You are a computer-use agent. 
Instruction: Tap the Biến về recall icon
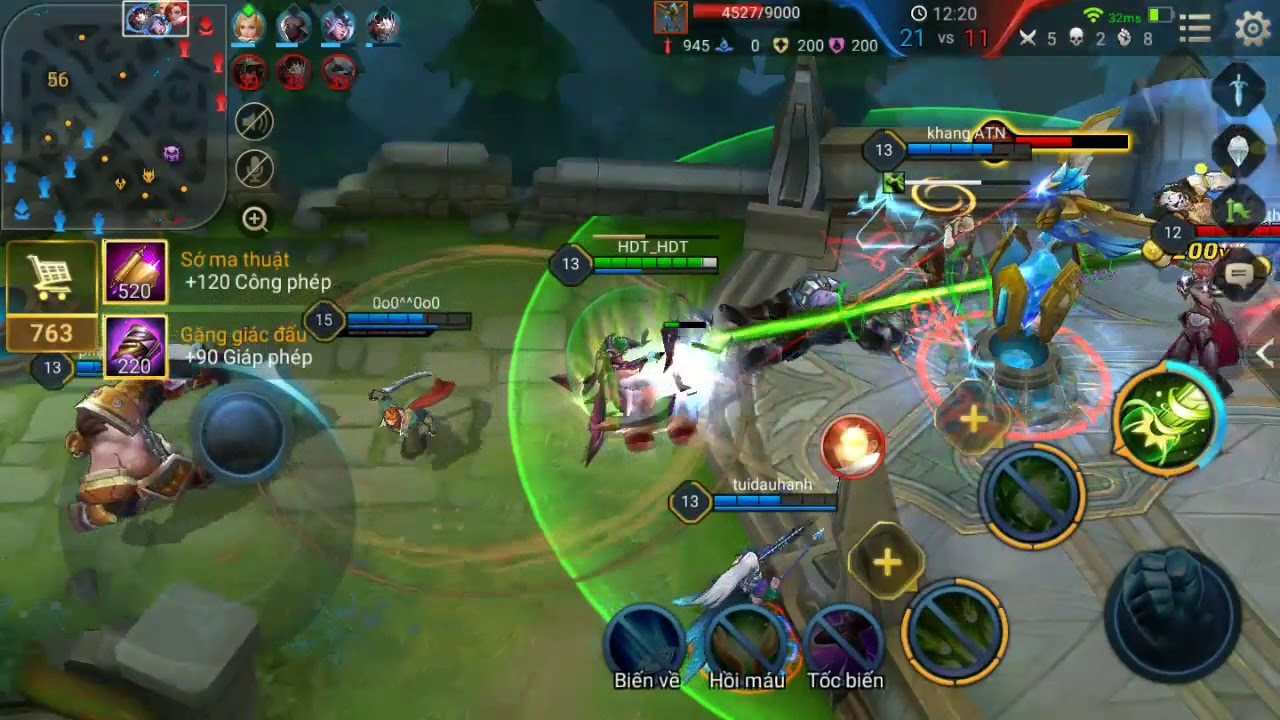pos(645,640)
